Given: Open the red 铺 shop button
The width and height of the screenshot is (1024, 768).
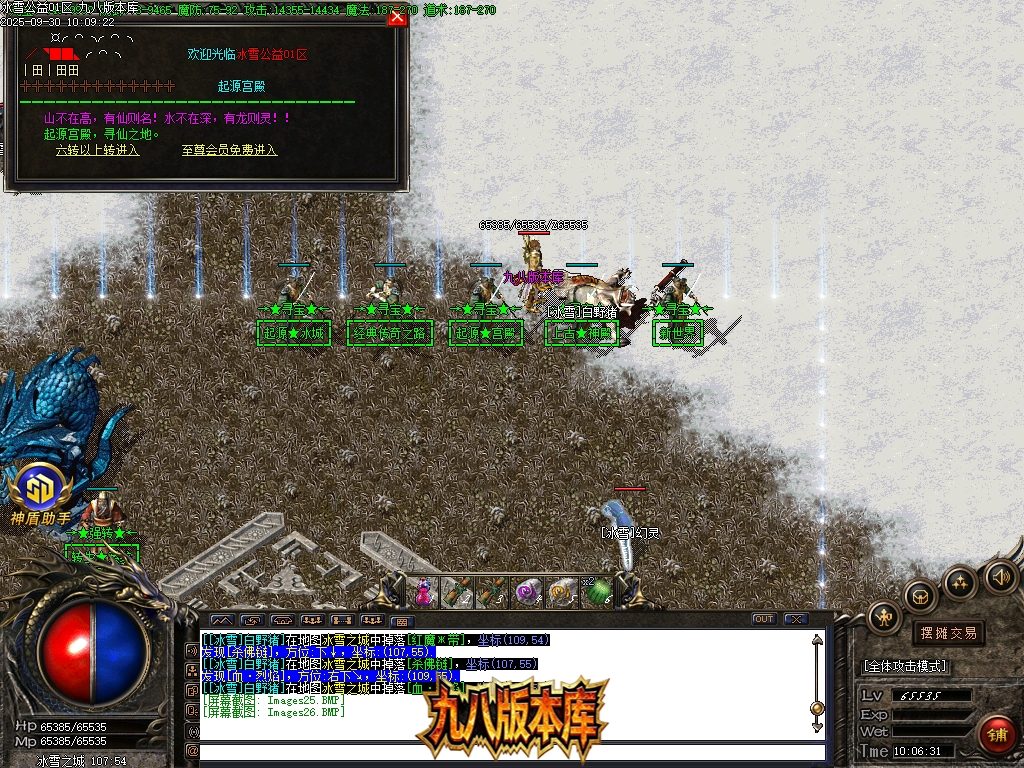Looking at the screenshot, I should [996, 734].
